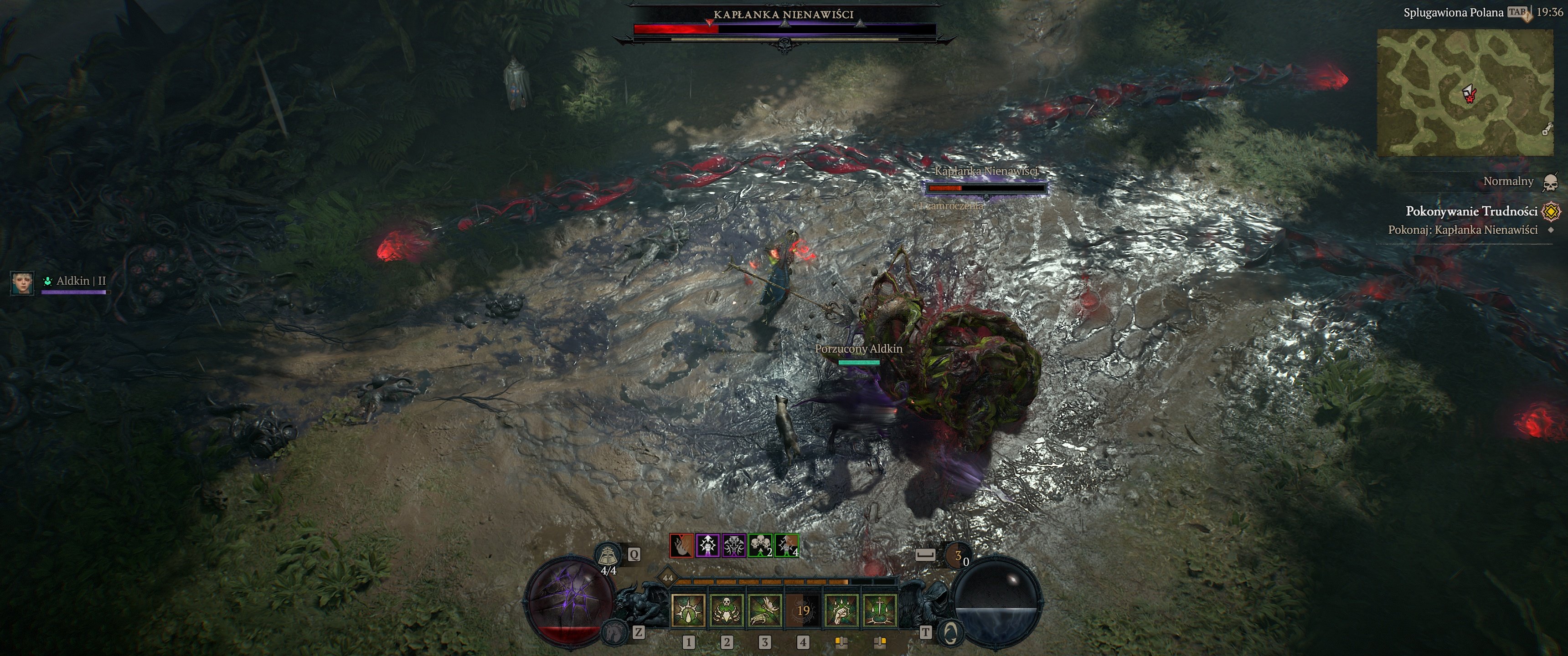Inspect the purple horned demon buff icon

click(x=733, y=546)
